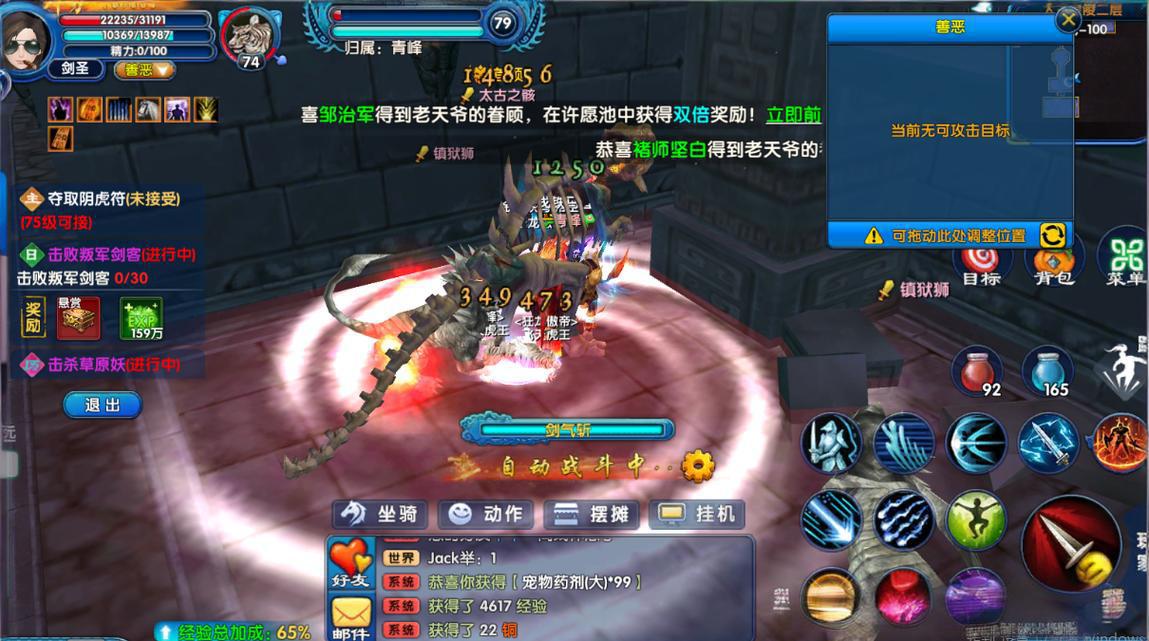Close the 善恶 panel with the X

(x=1069, y=19)
